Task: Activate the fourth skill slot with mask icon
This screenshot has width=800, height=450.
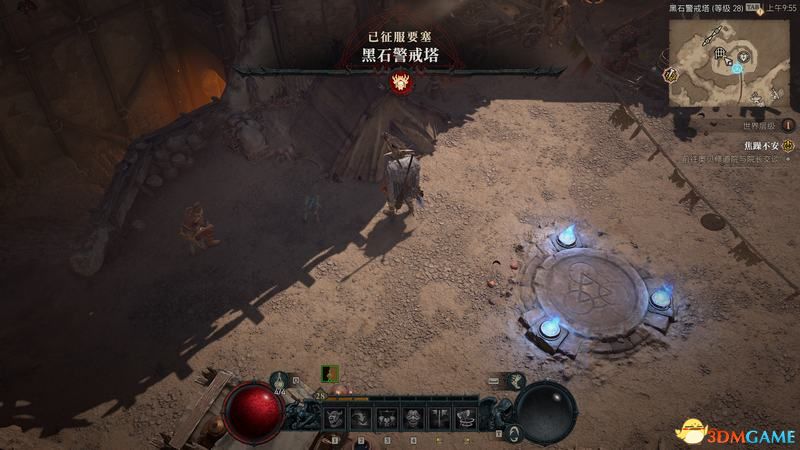Action: [414, 417]
